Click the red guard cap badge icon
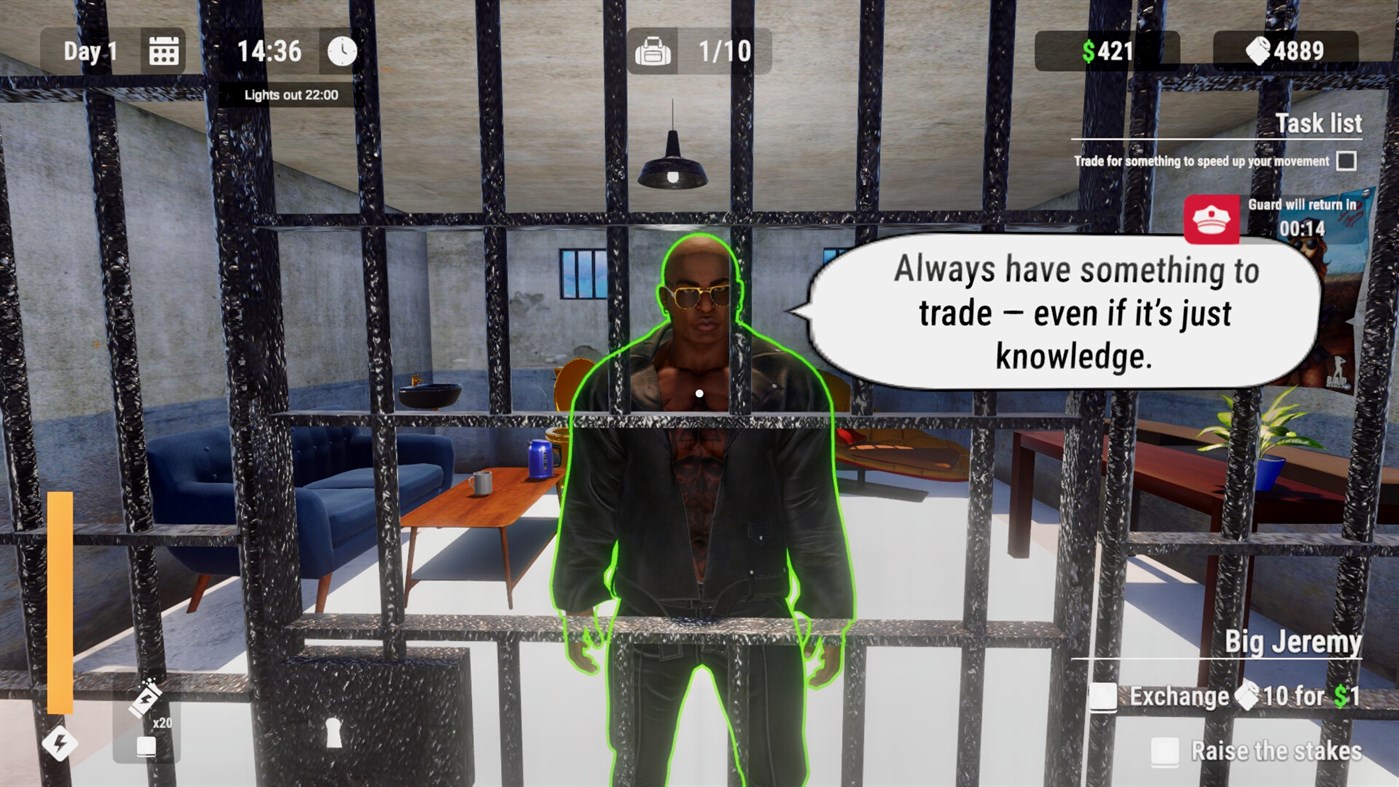This screenshot has height=787, width=1399. point(1210,219)
